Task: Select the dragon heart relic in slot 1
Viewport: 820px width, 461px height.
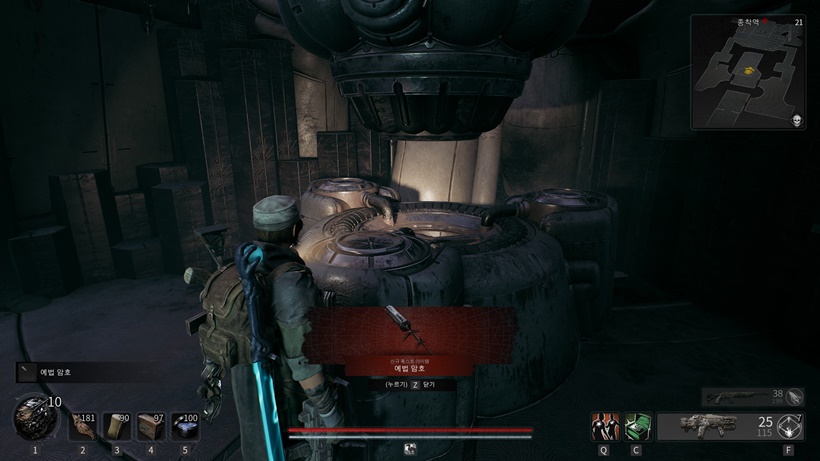Action: [33, 417]
